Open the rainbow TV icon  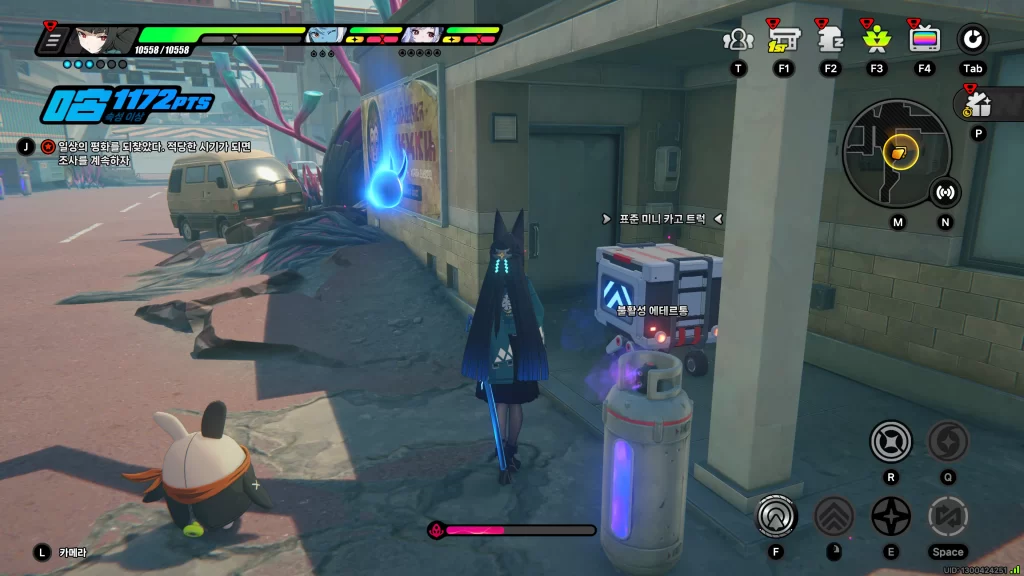924,40
